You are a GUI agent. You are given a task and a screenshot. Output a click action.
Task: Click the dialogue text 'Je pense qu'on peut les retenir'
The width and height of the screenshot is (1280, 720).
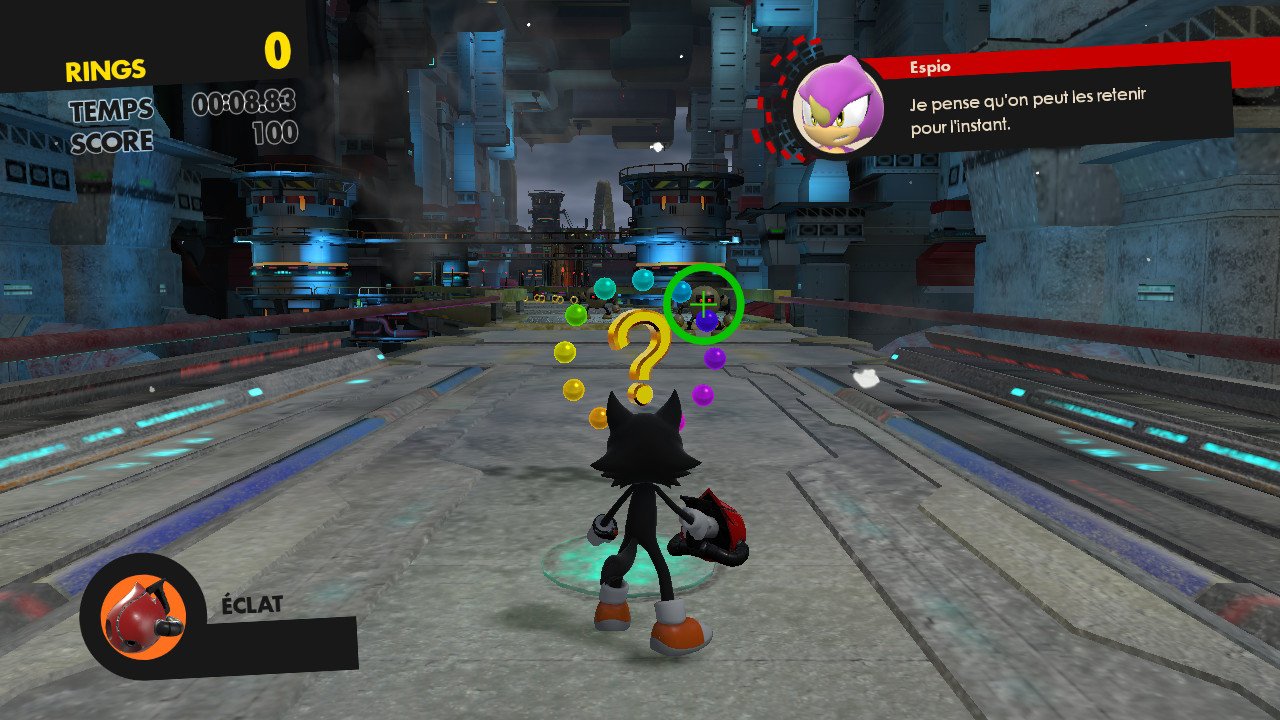pos(1028,100)
